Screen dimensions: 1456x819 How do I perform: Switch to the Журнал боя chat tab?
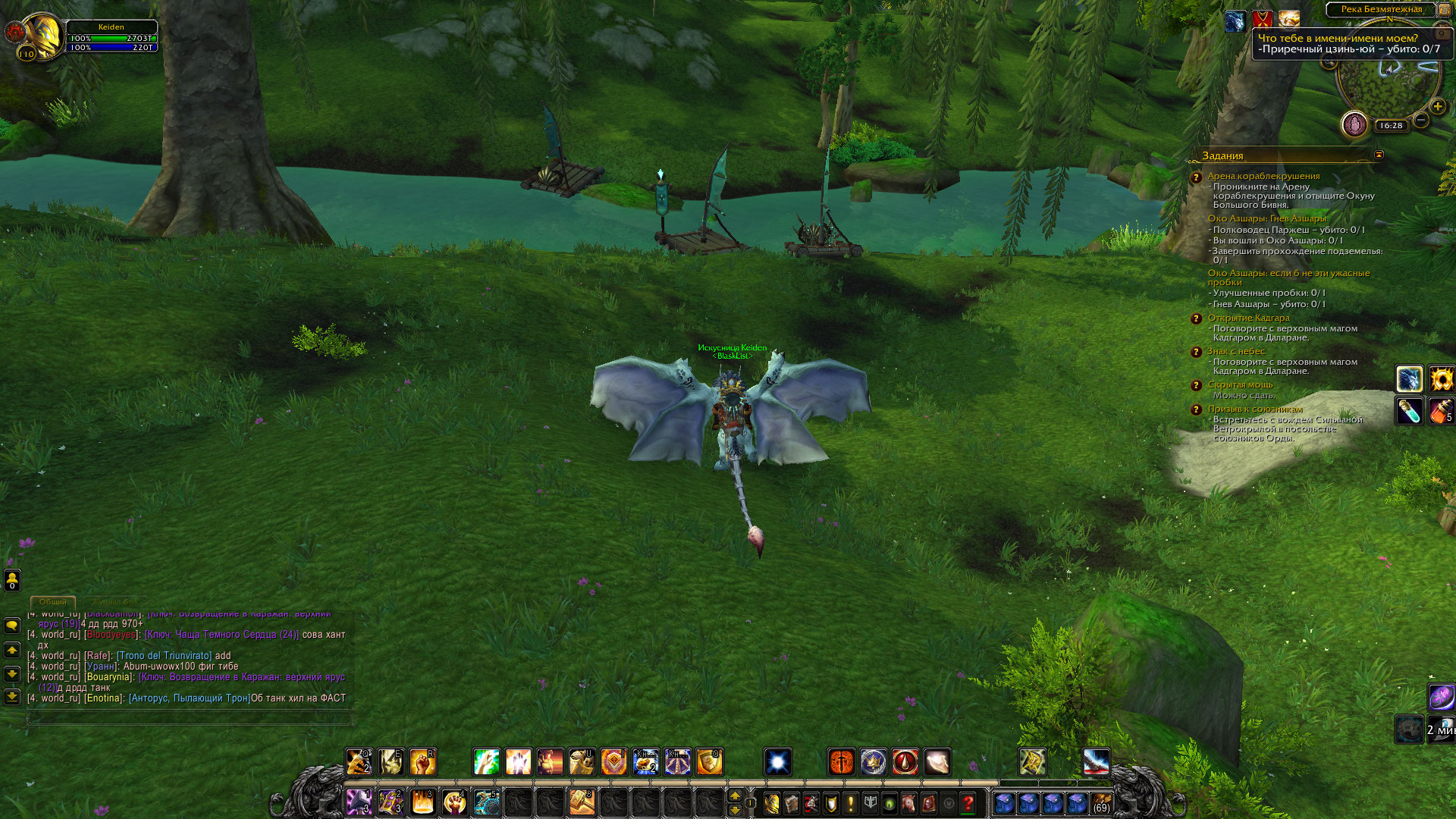point(115,601)
